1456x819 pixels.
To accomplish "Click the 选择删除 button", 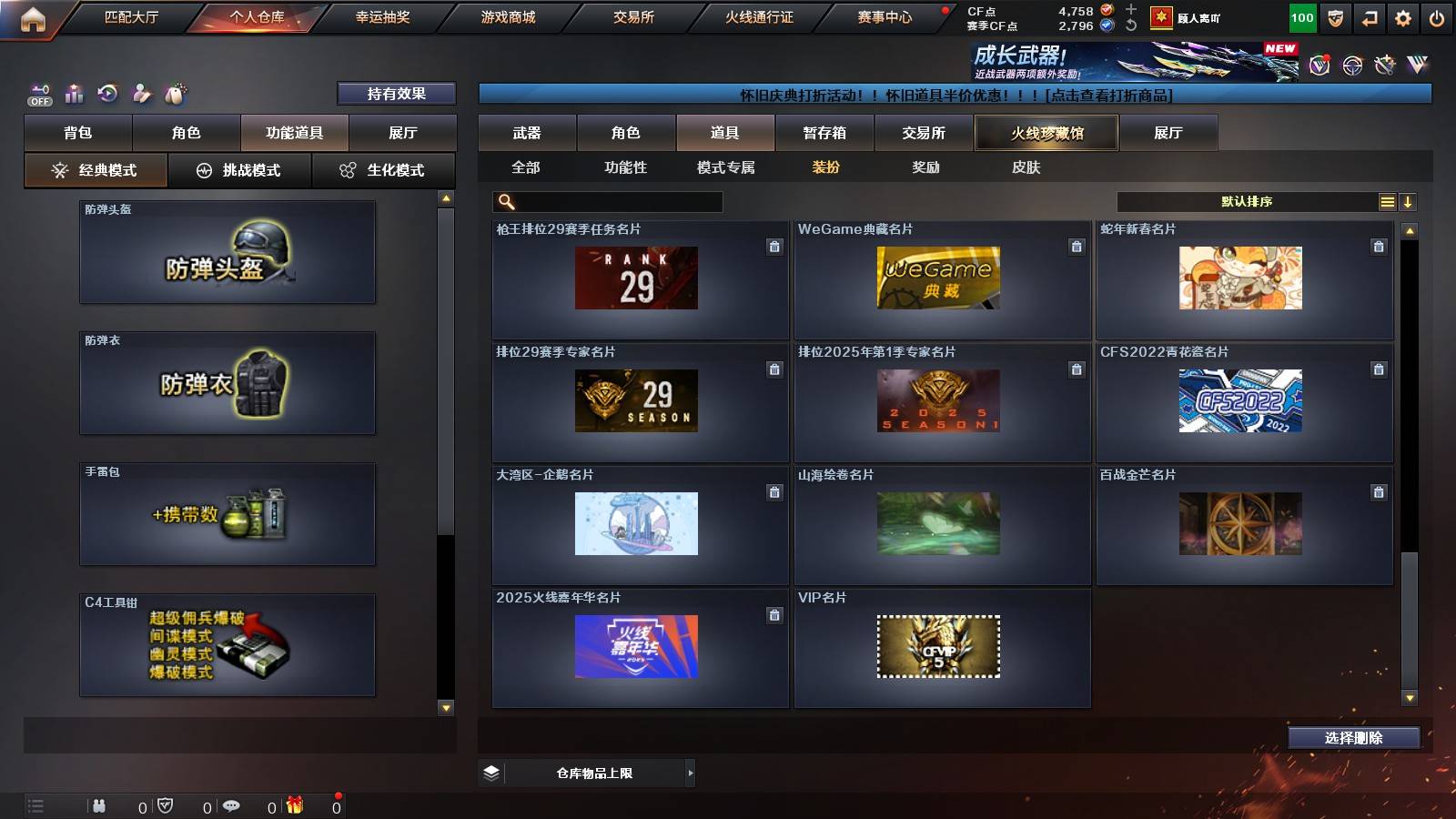I will 1353,738.
